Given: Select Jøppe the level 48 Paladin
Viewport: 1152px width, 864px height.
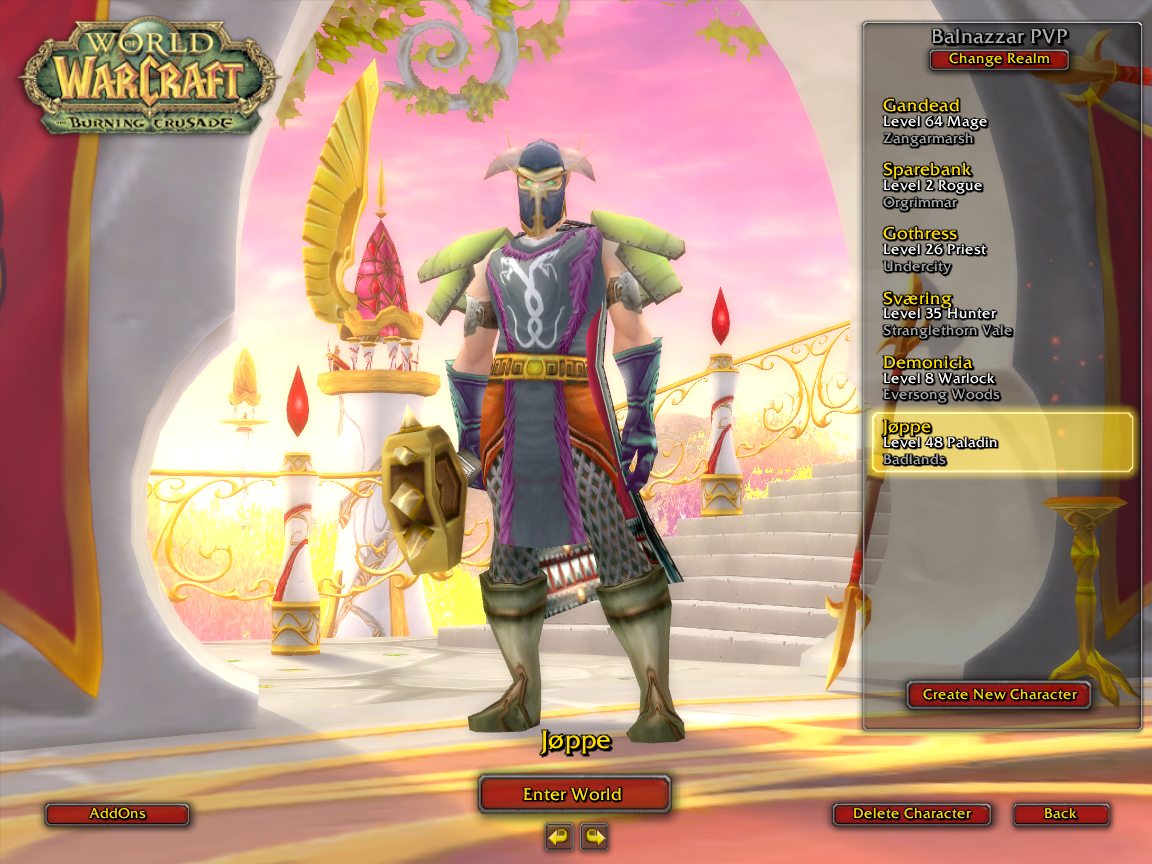Looking at the screenshot, I should click(1000, 442).
